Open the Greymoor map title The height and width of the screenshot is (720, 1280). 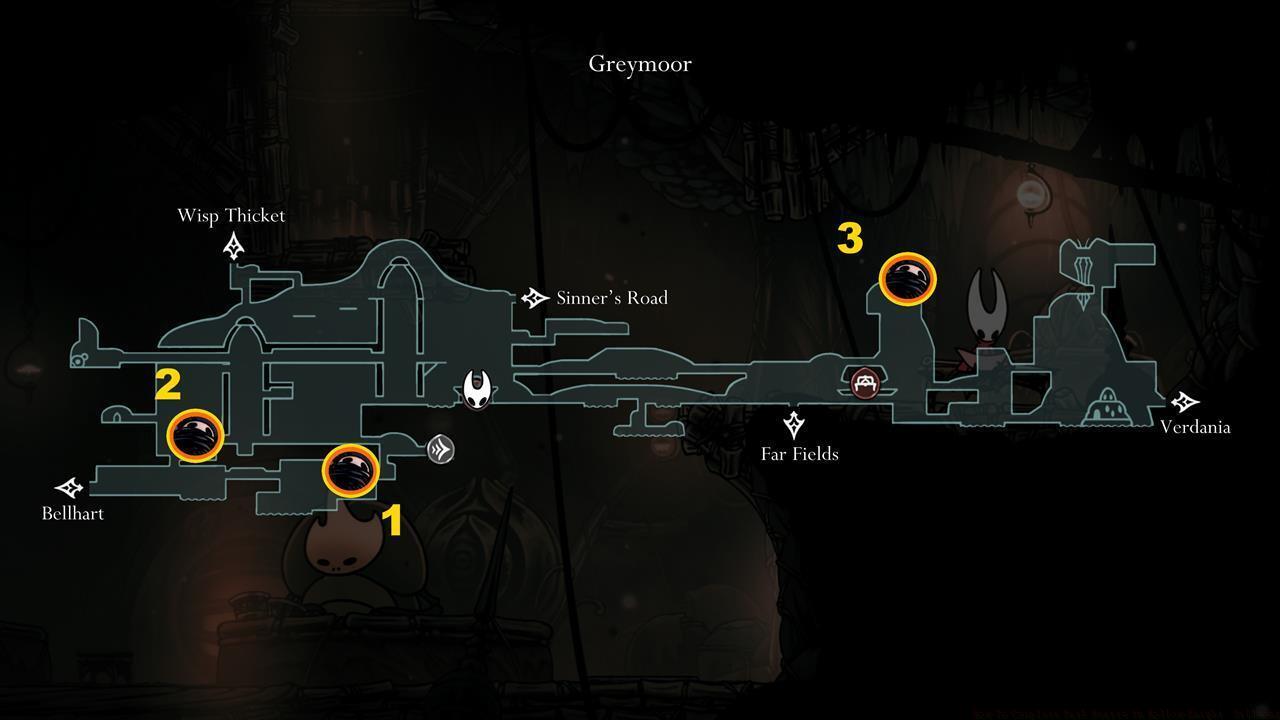coord(639,63)
